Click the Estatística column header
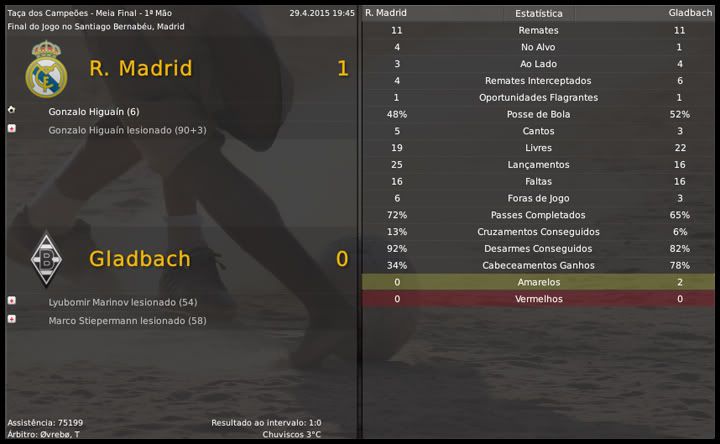 click(x=538, y=14)
